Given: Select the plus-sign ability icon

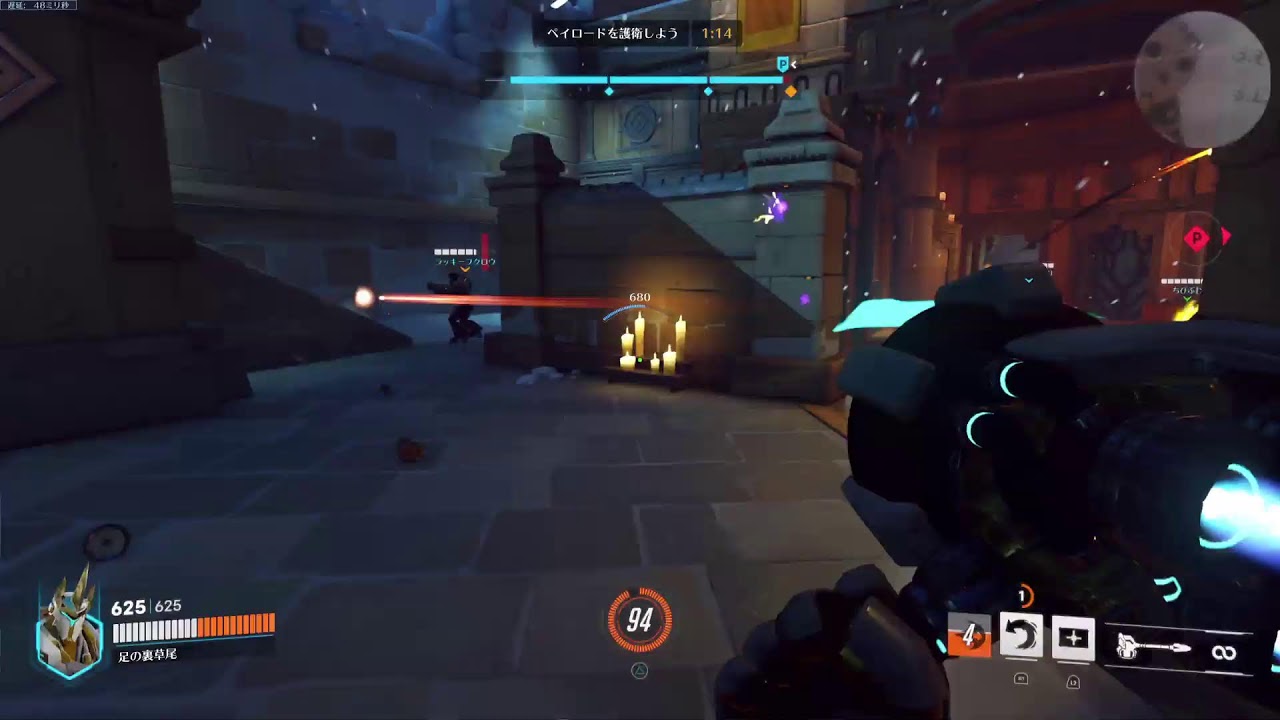Looking at the screenshot, I should [1072, 638].
